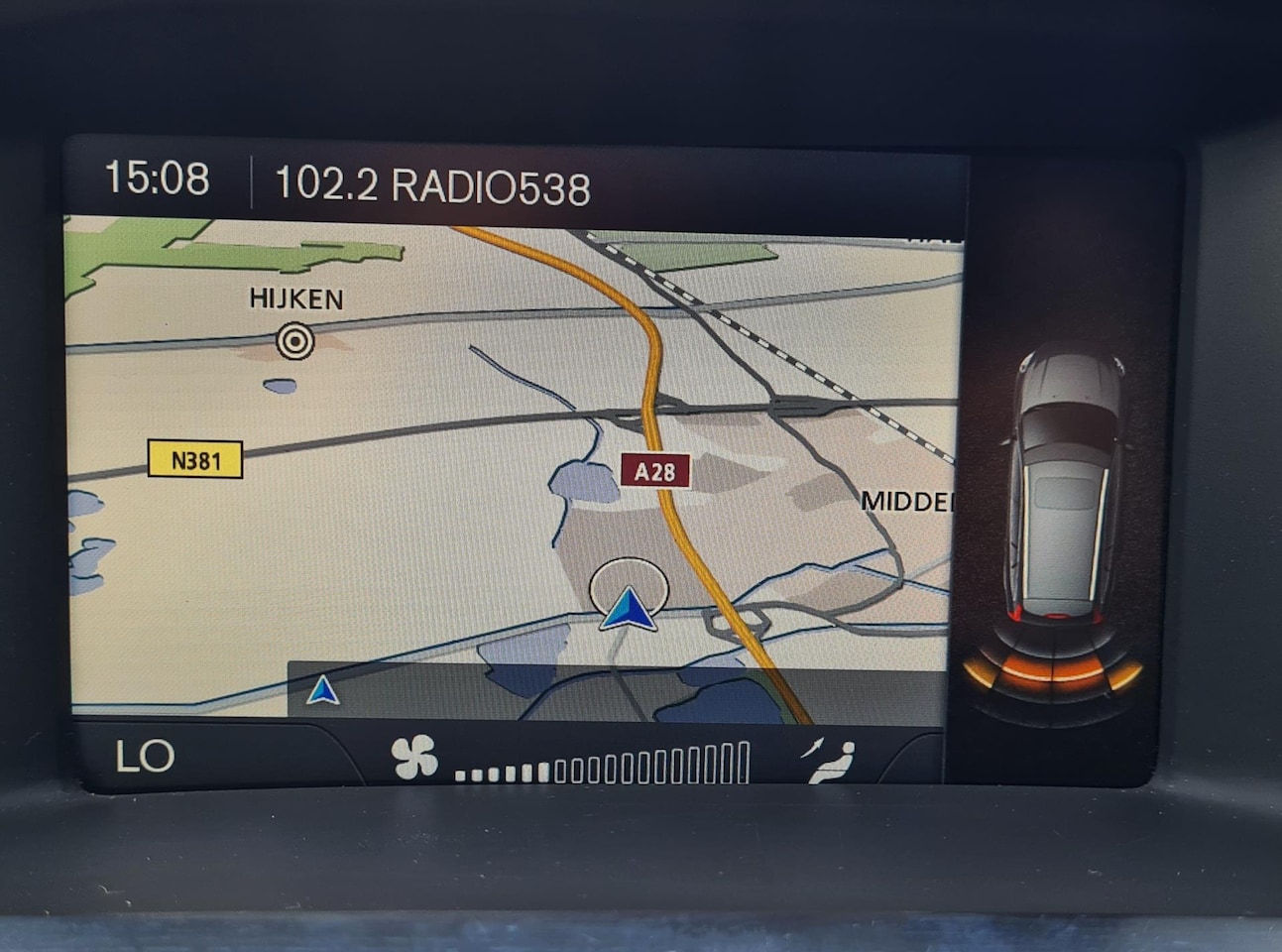Open the fan speed icon
The image size is (1282, 952).
pos(414,758)
